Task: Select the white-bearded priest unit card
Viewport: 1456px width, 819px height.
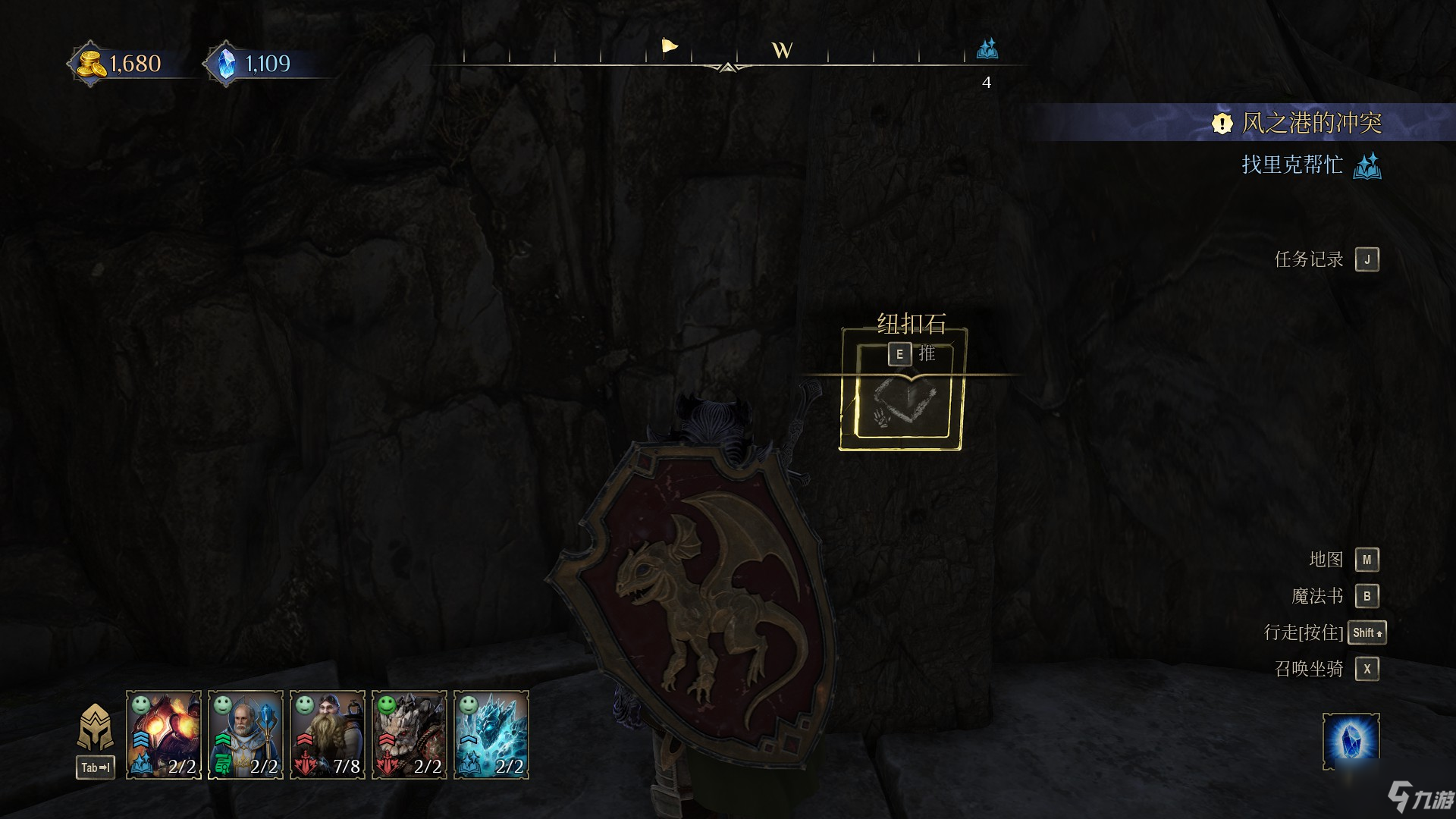Action: coord(246,734)
